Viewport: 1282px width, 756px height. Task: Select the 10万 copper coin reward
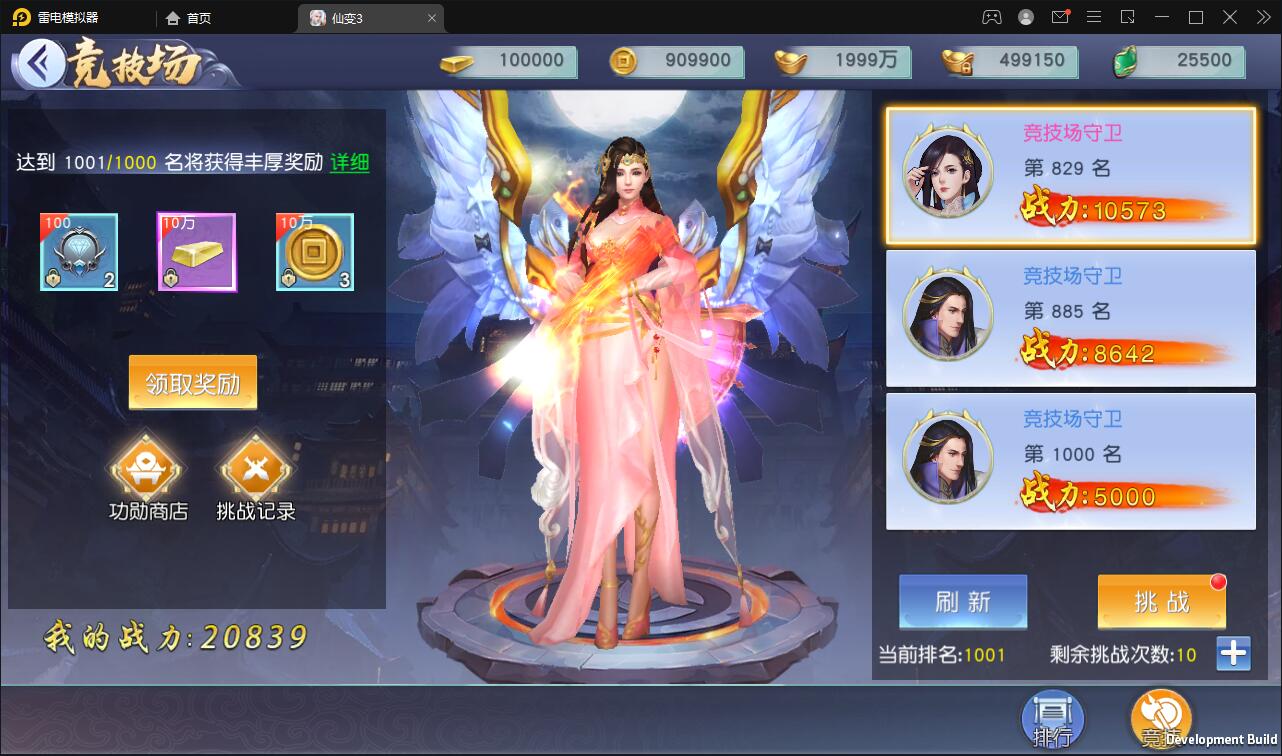point(314,252)
